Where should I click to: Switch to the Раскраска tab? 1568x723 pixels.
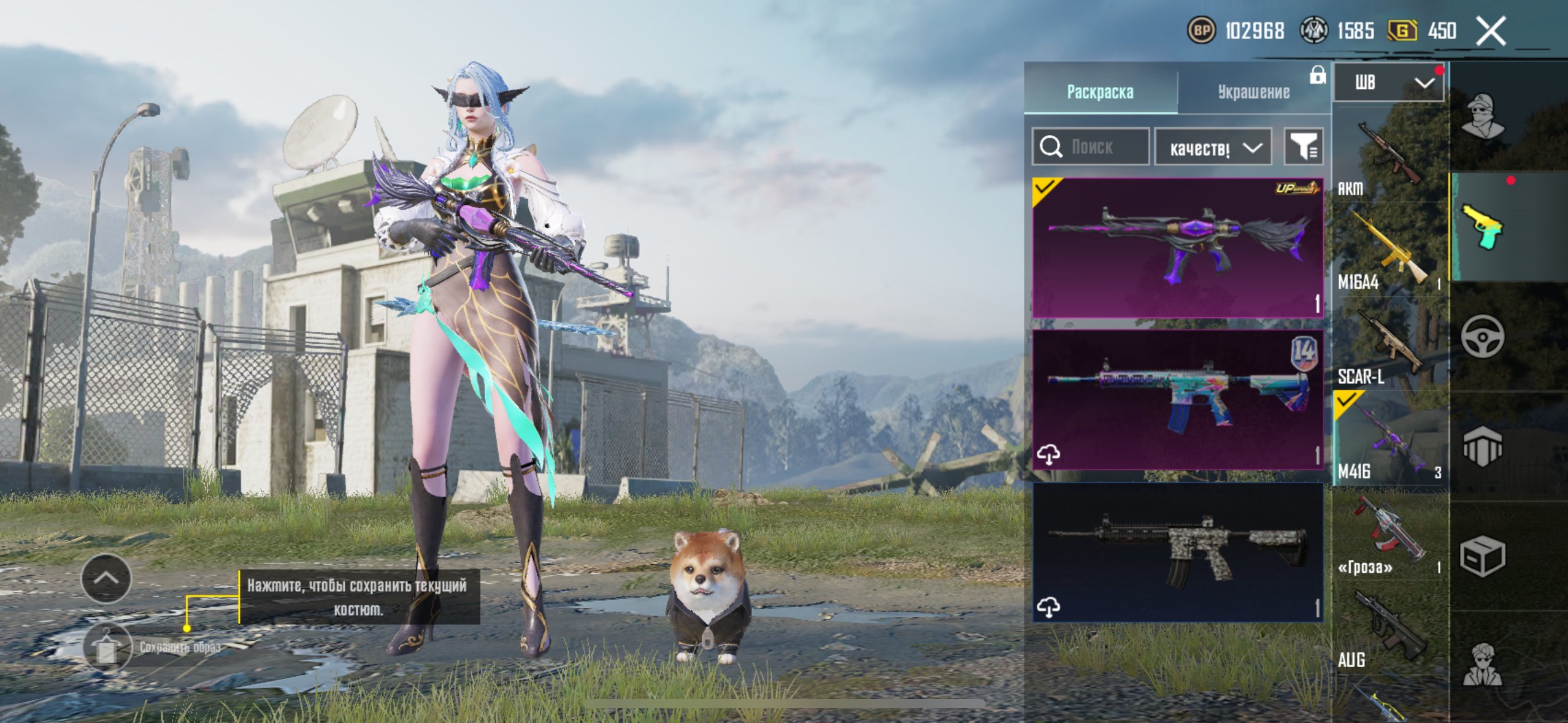[x=1100, y=91]
